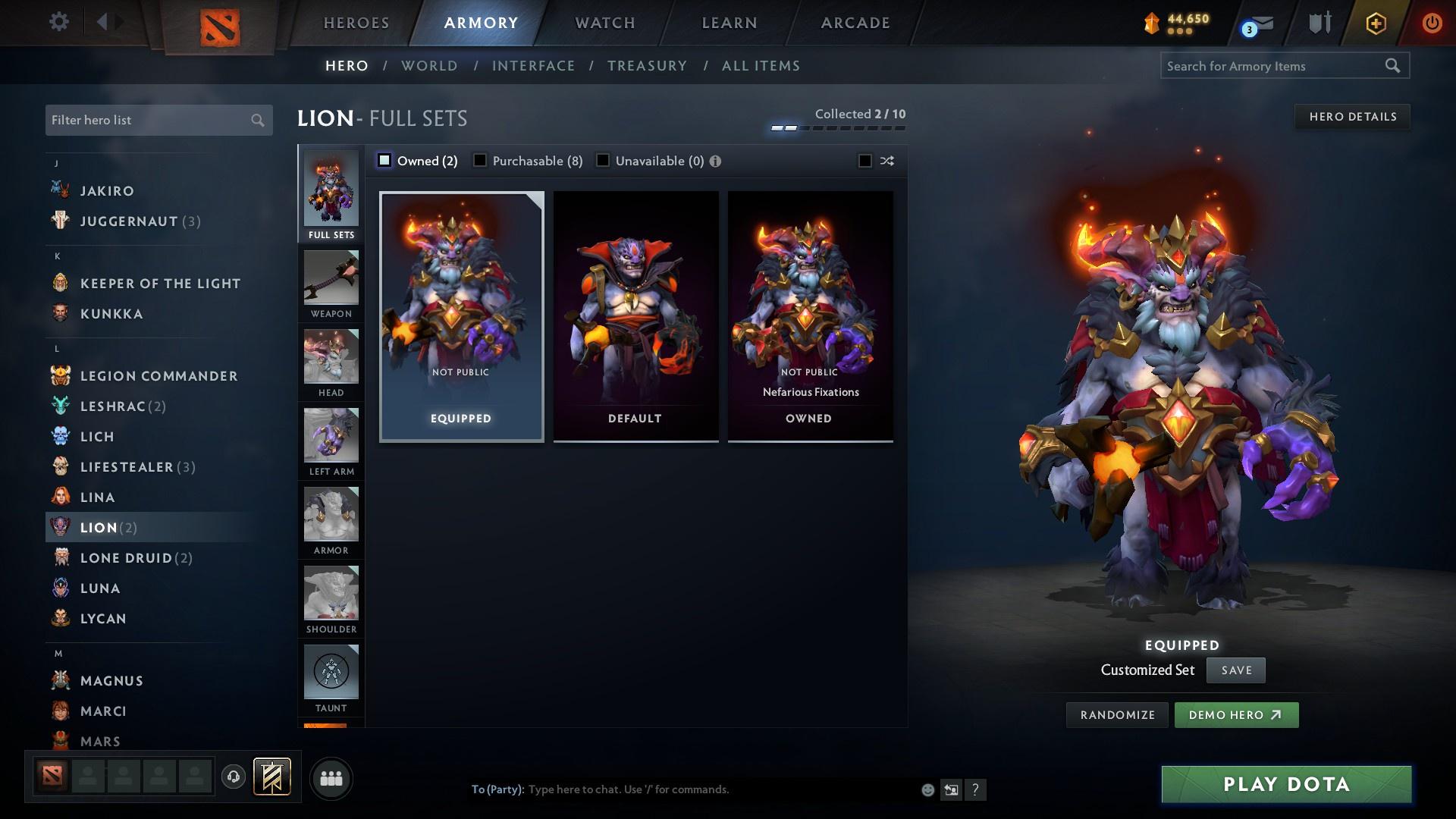Open the settings gear icon
Viewport: 1456px width, 819px height.
click(58, 22)
